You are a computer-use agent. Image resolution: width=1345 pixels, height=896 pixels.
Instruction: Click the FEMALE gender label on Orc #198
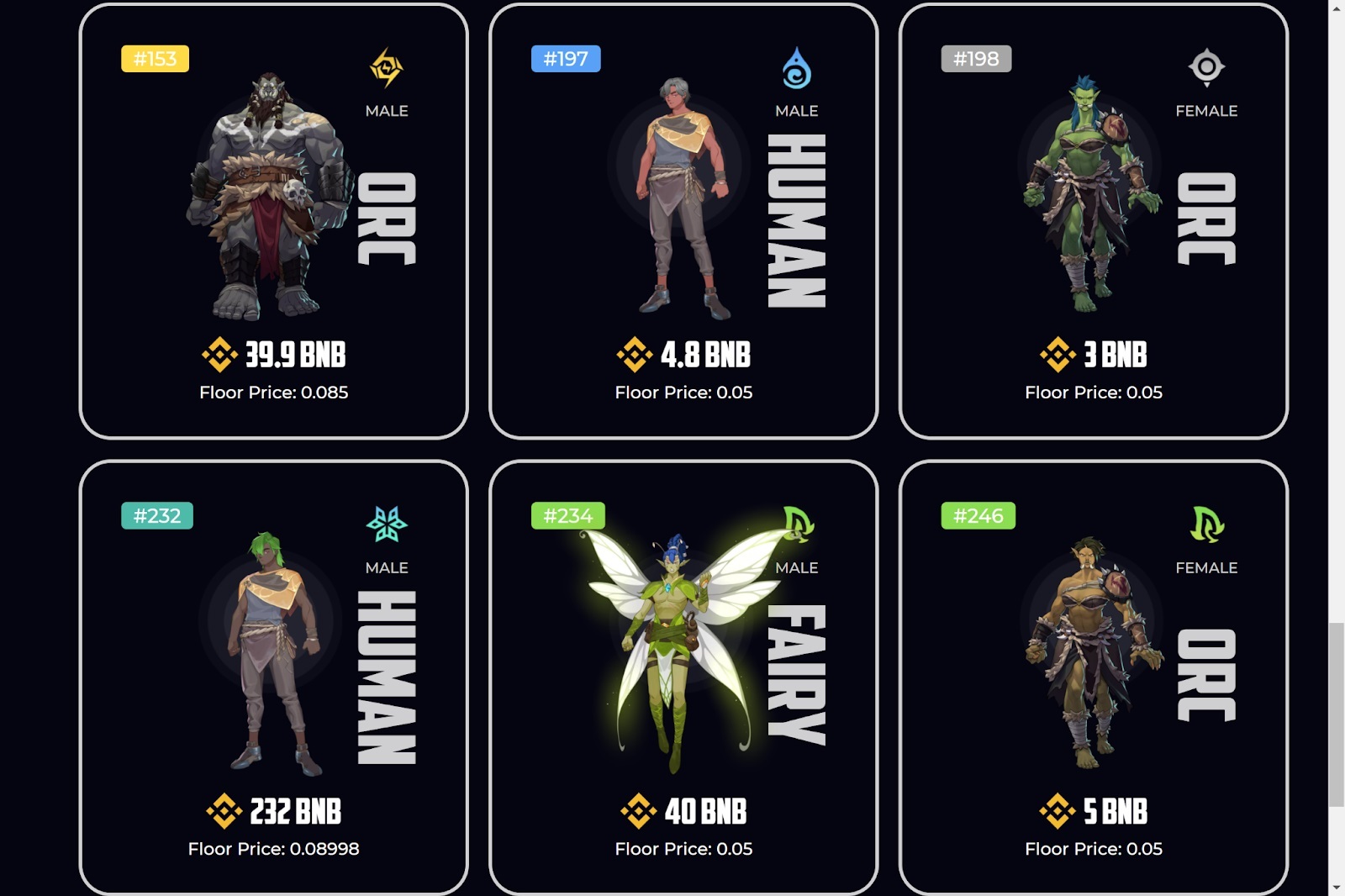coord(1206,110)
